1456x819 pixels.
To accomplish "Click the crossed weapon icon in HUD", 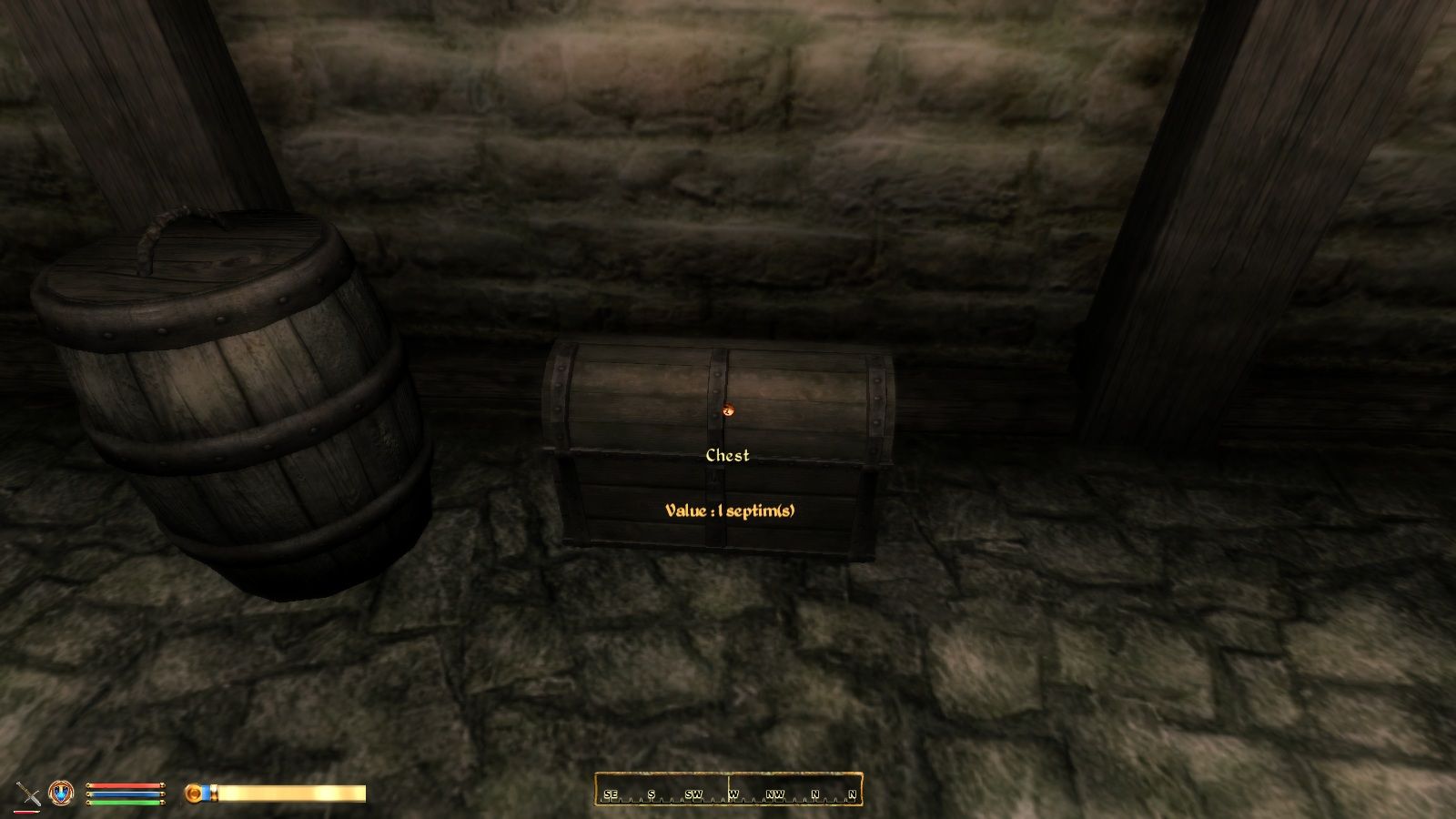I will click(x=27, y=794).
